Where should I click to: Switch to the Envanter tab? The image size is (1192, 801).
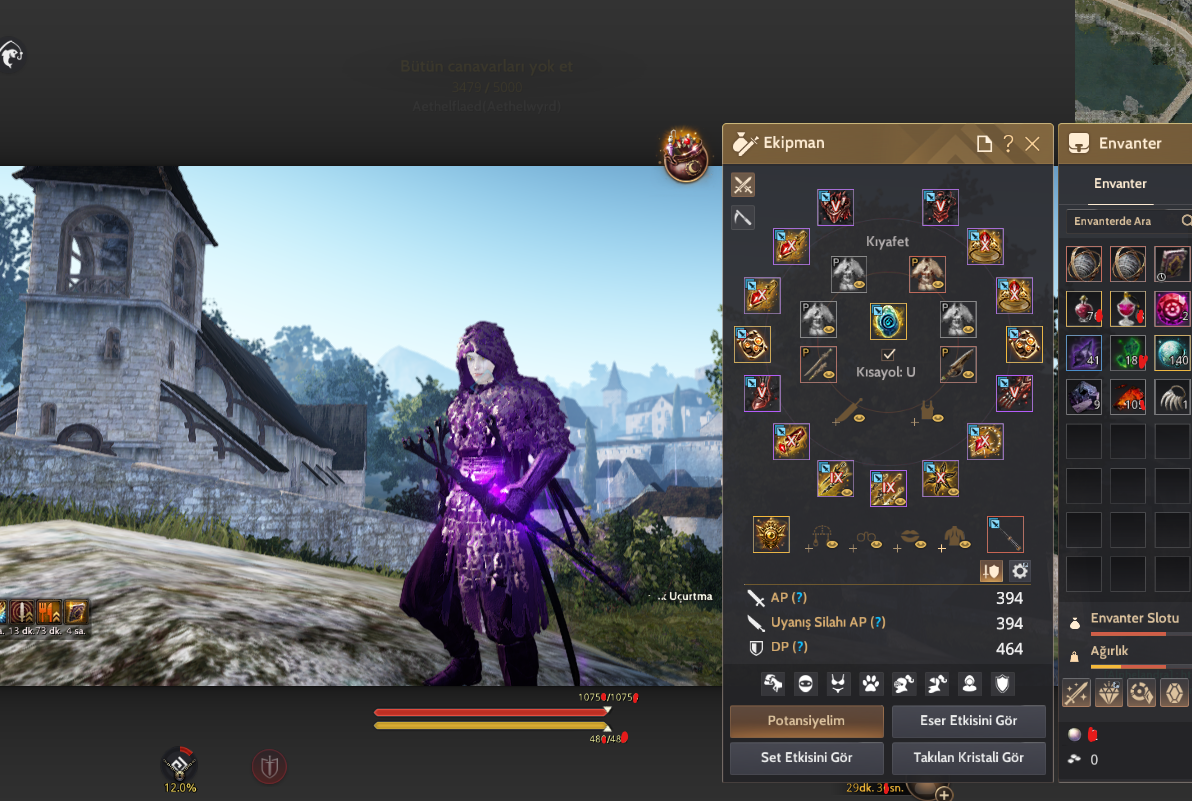(x=1120, y=183)
